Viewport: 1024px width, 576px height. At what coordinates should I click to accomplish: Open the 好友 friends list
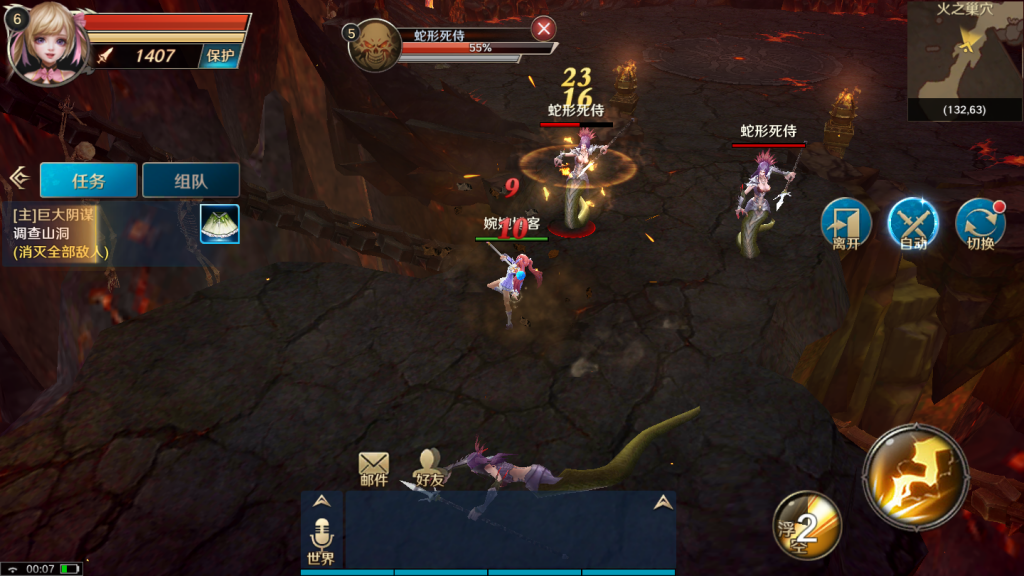click(x=430, y=469)
